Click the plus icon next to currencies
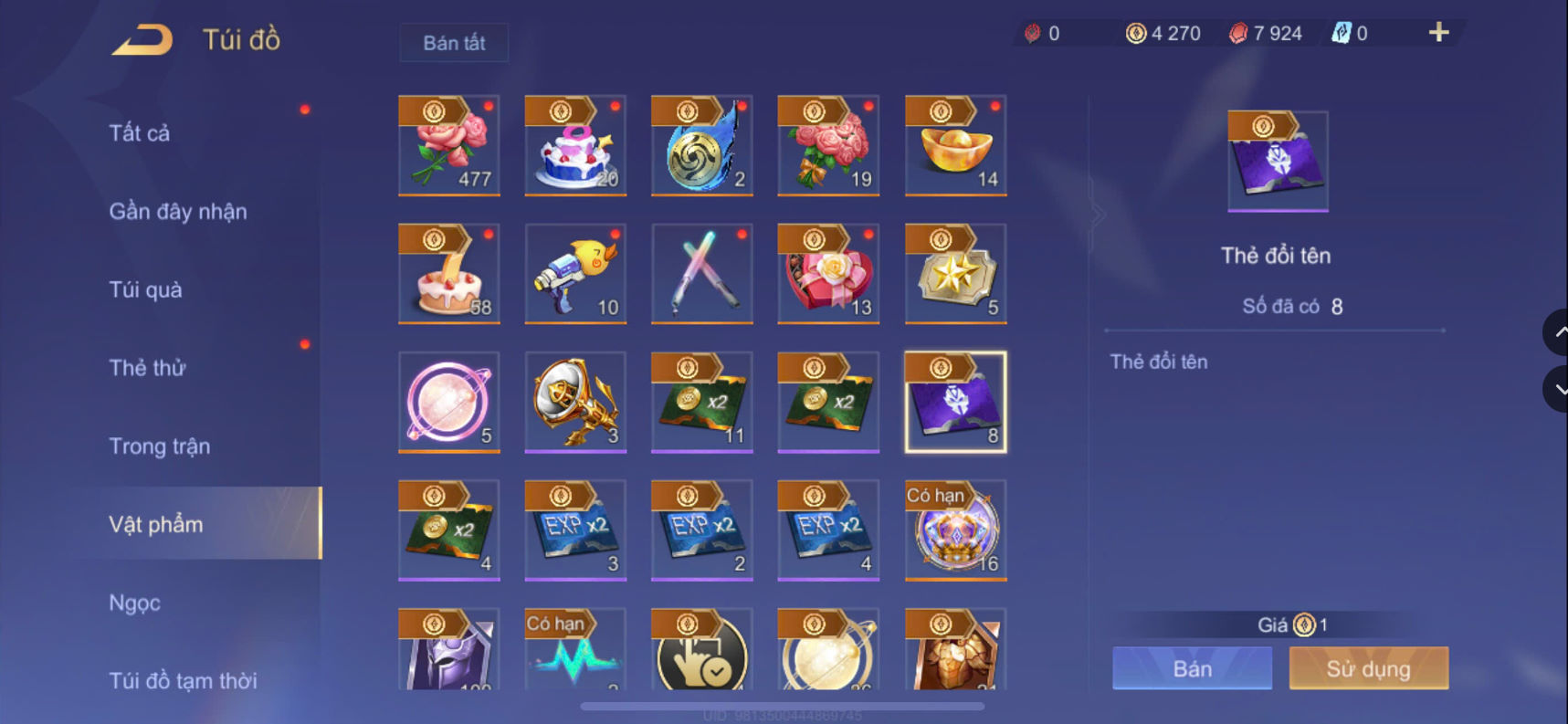 click(x=1436, y=32)
